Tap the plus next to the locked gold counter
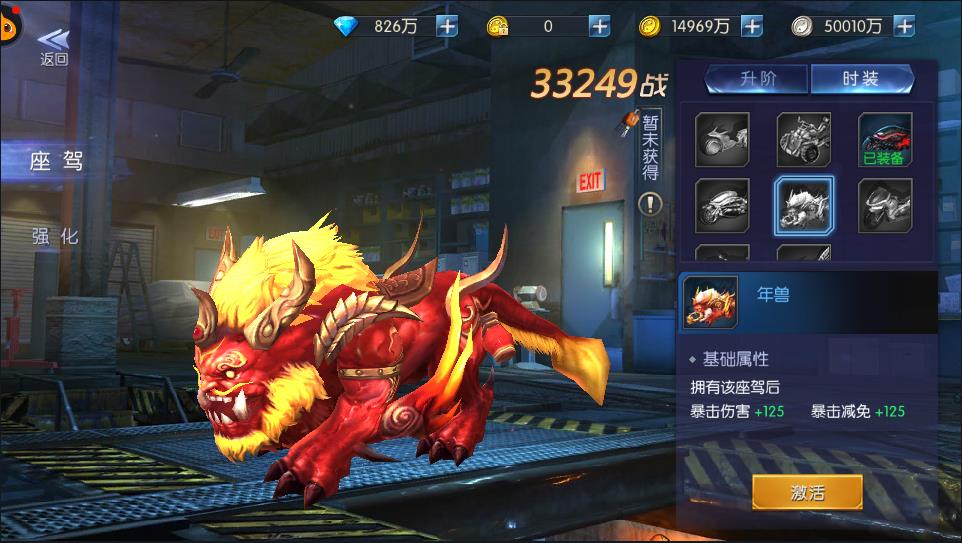 (599, 27)
